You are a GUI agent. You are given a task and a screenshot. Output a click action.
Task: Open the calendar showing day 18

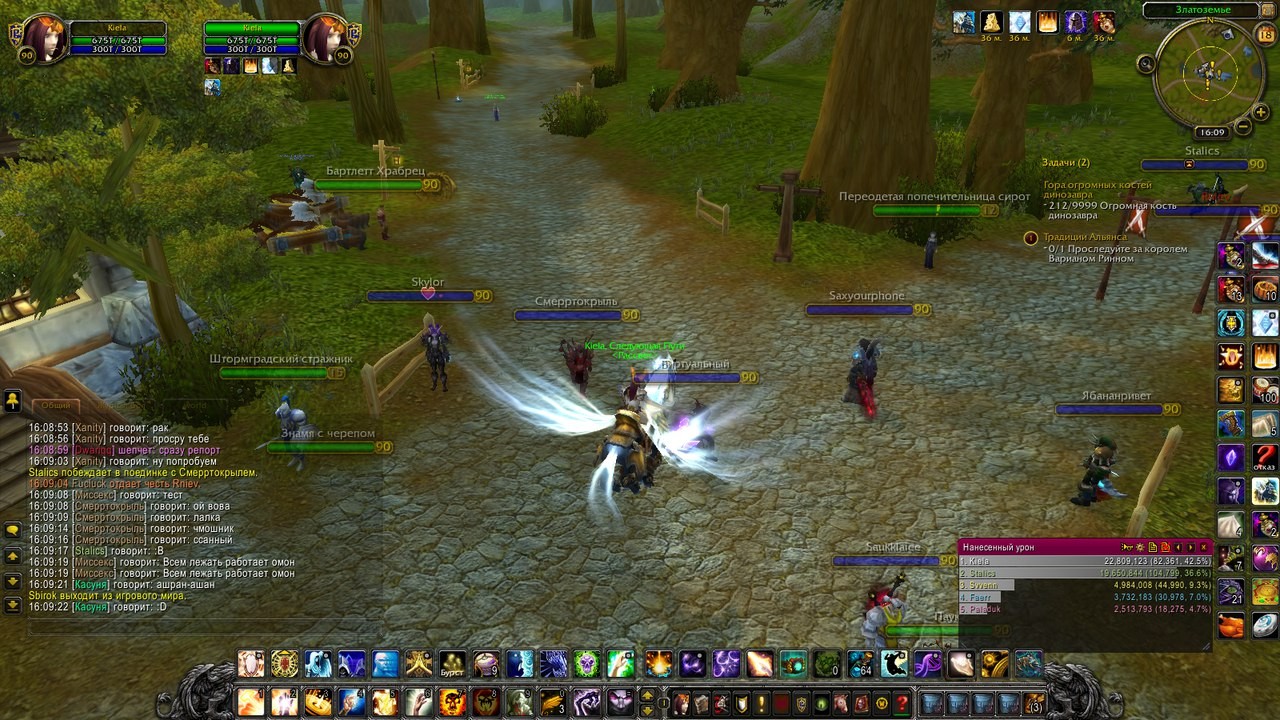(x=1265, y=36)
